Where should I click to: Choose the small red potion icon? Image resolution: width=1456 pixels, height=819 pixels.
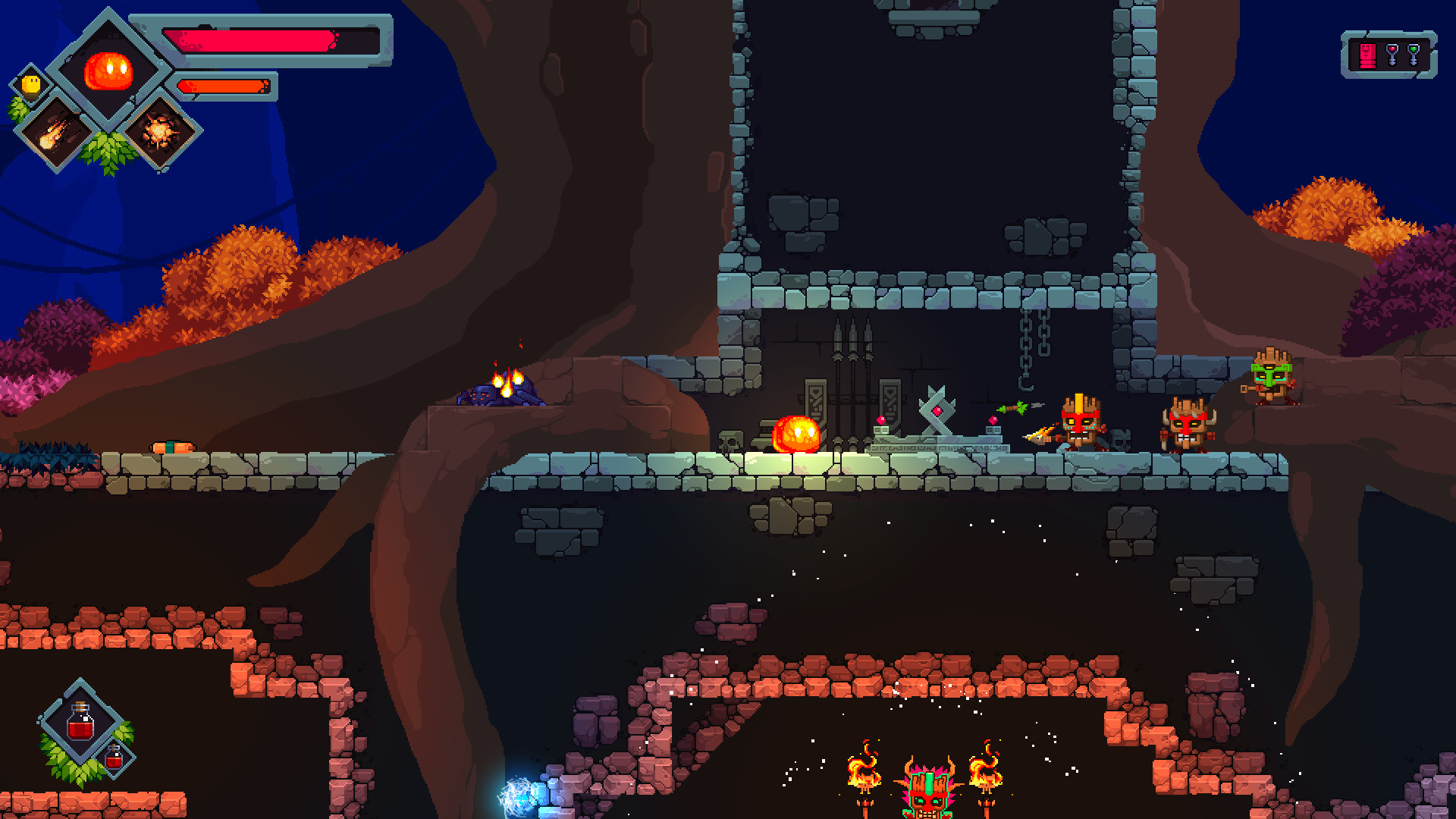(115, 757)
